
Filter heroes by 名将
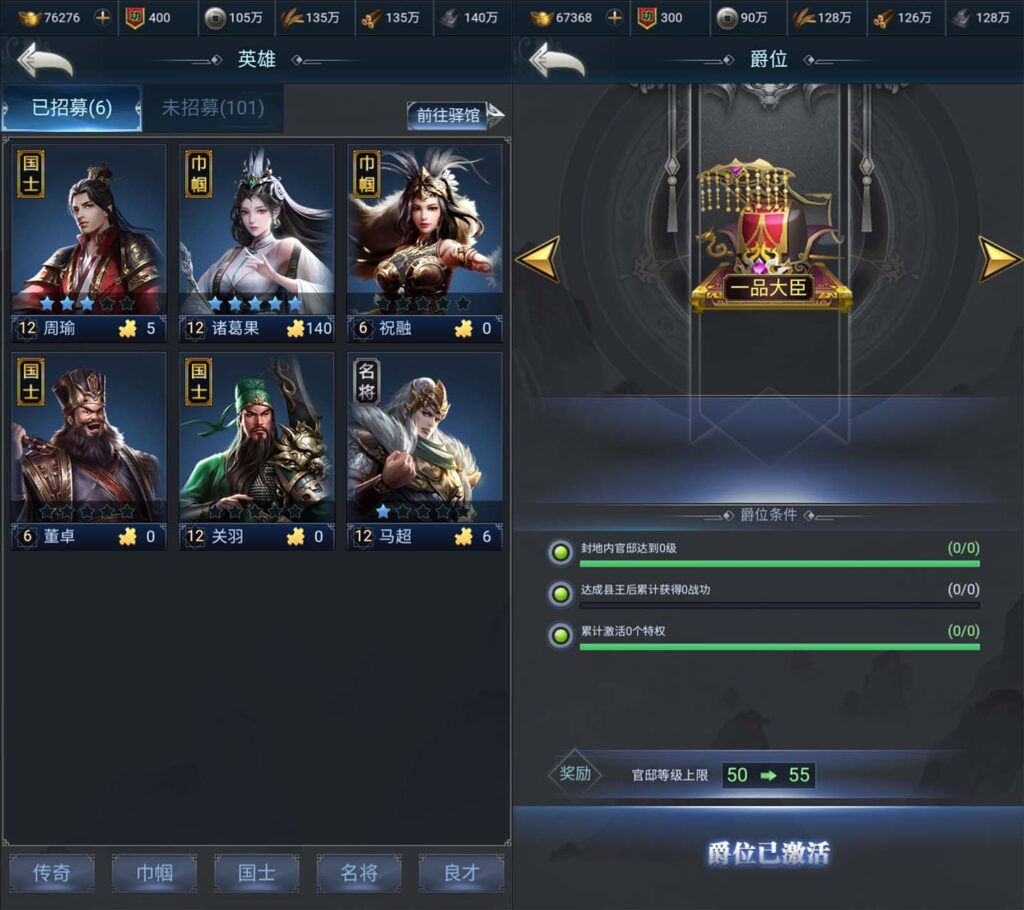pos(359,873)
